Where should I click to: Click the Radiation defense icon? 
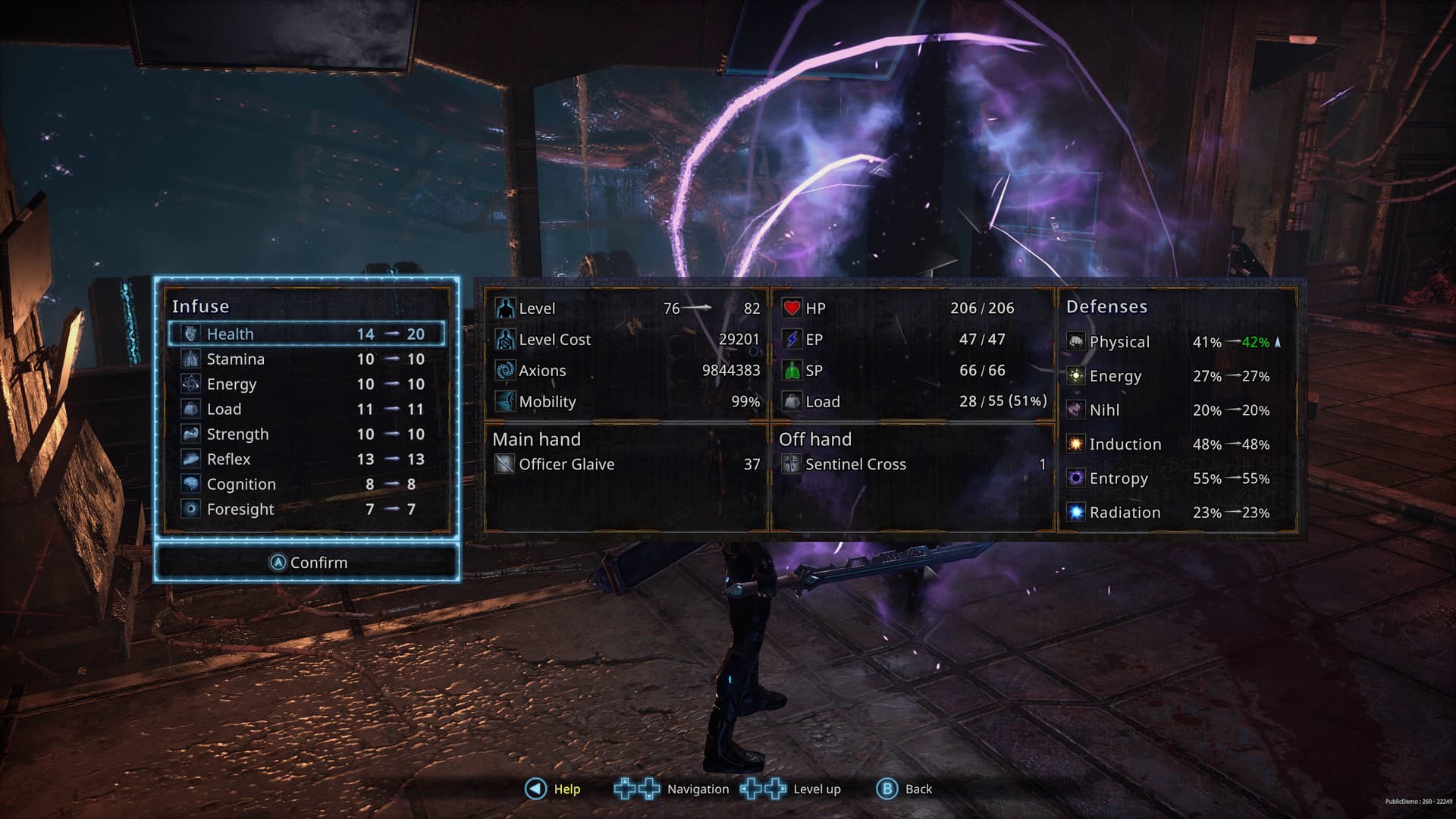tap(1075, 512)
